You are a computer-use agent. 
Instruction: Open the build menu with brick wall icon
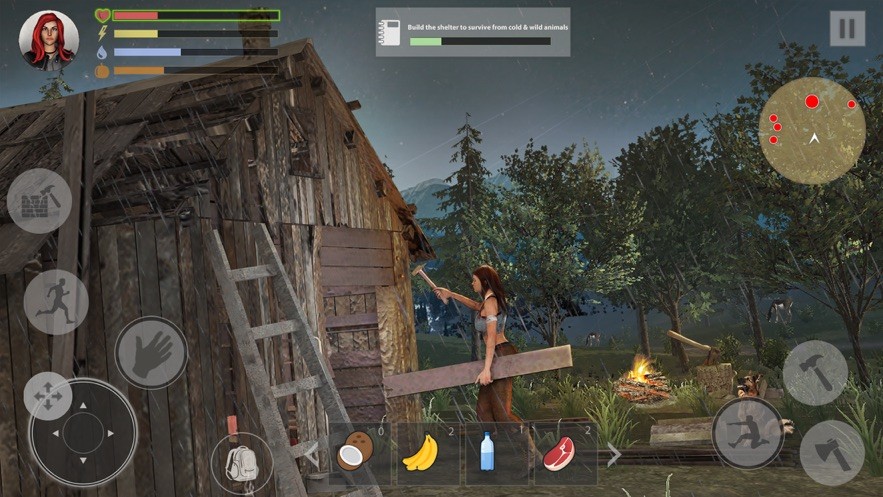pyautogui.click(x=39, y=201)
